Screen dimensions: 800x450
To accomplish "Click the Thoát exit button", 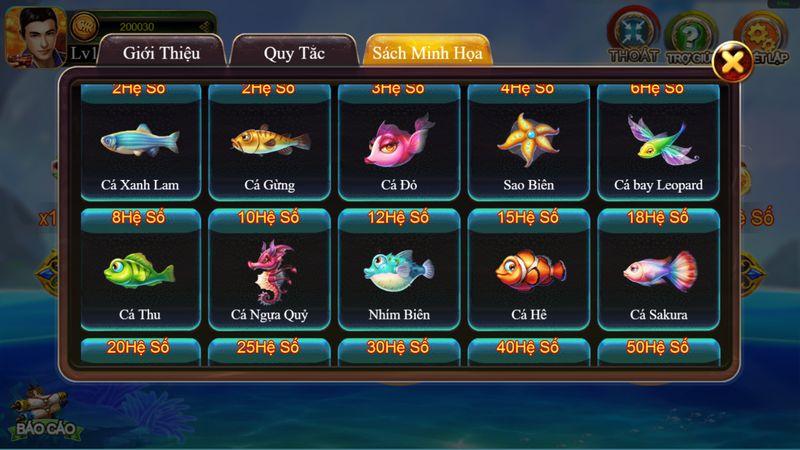I will pyautogui.click(x=634, y=35).
